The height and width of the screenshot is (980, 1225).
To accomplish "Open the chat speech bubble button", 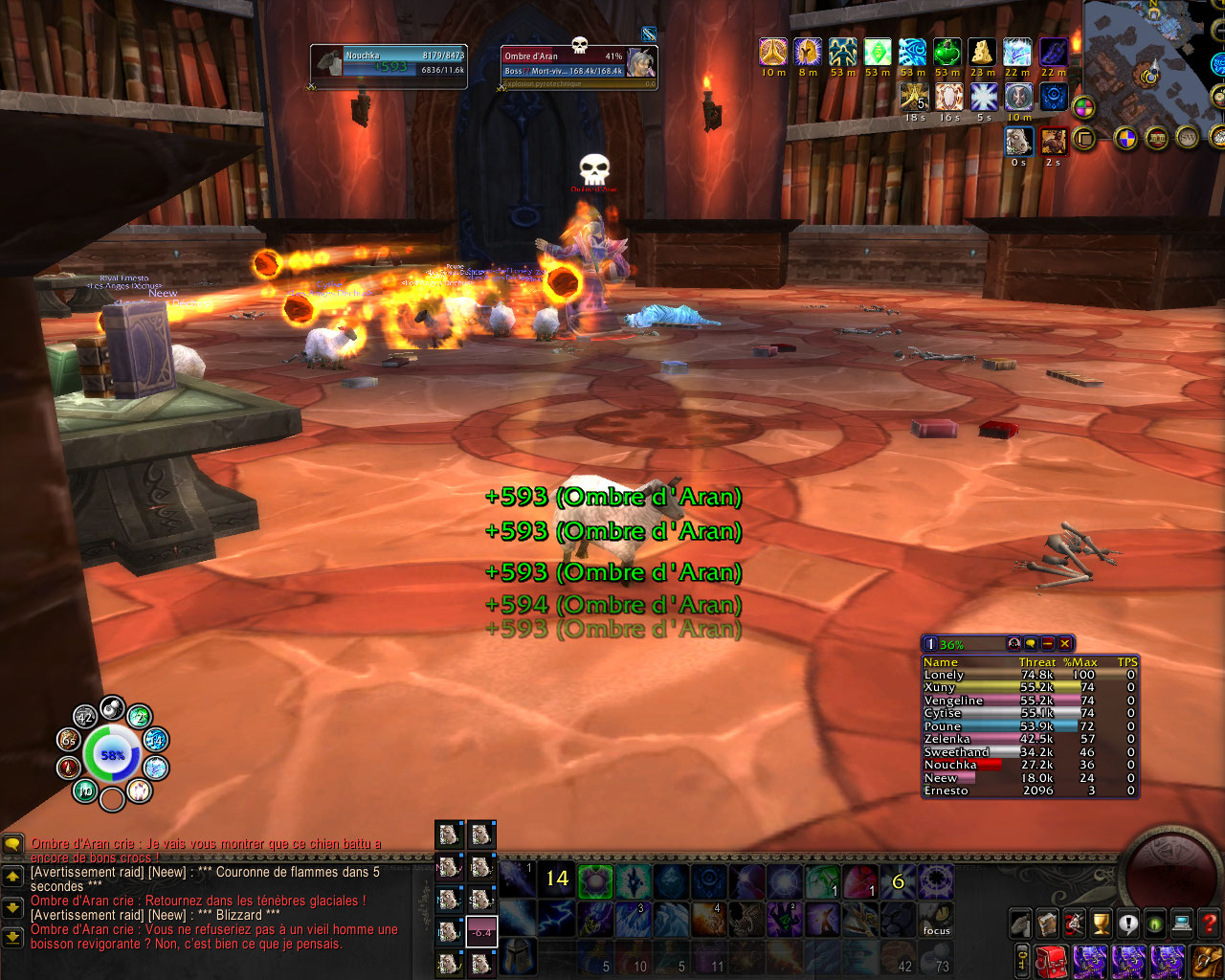I will tap(12, 844).
